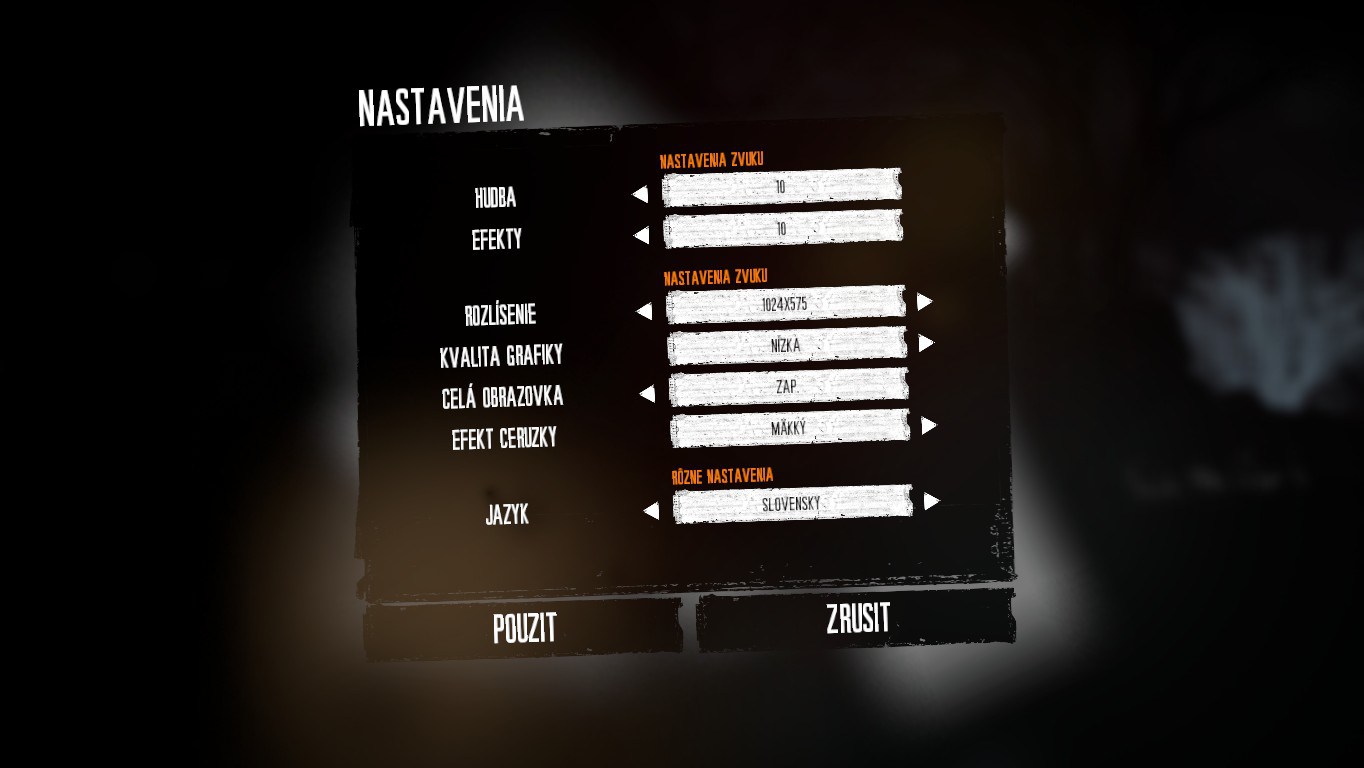Click the Mäkký pencil effect field
This screenshot has width=1364, height=768.
tap(789, 428)
